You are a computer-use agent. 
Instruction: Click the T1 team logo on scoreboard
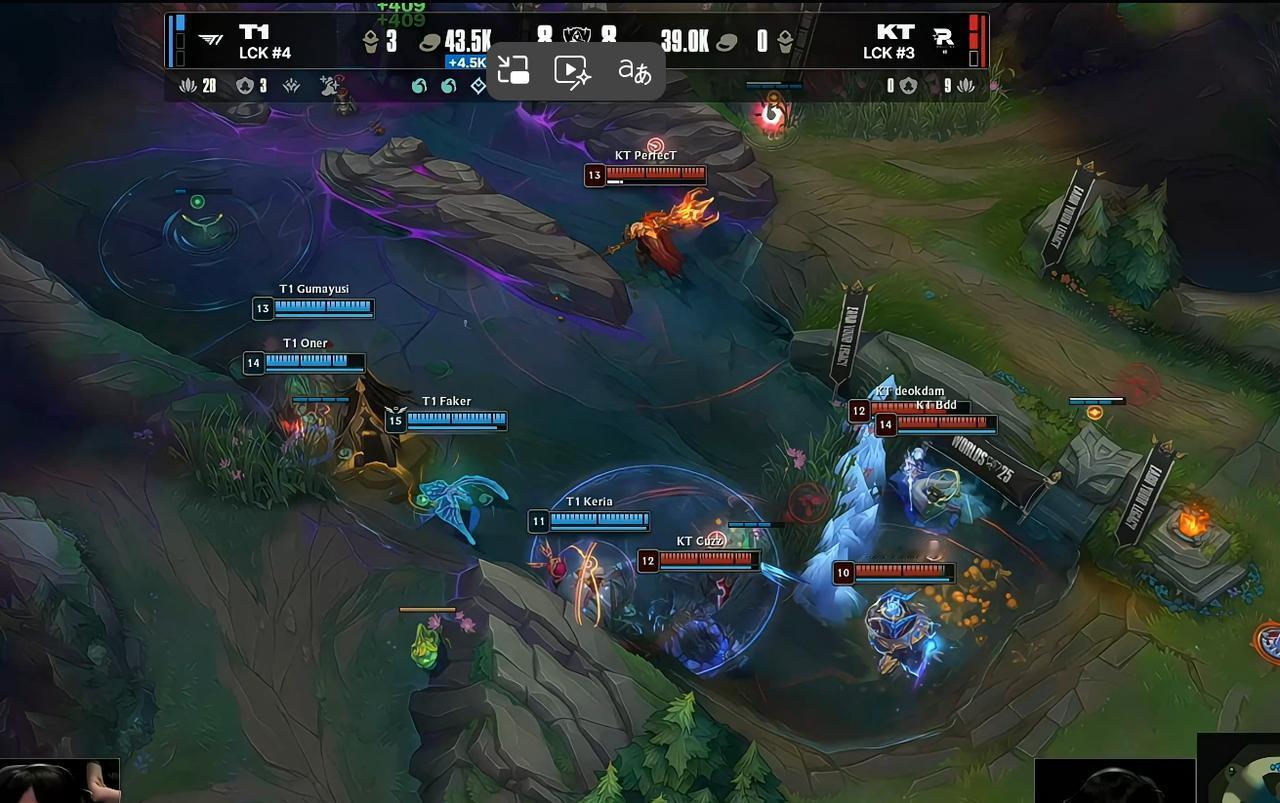211,40
